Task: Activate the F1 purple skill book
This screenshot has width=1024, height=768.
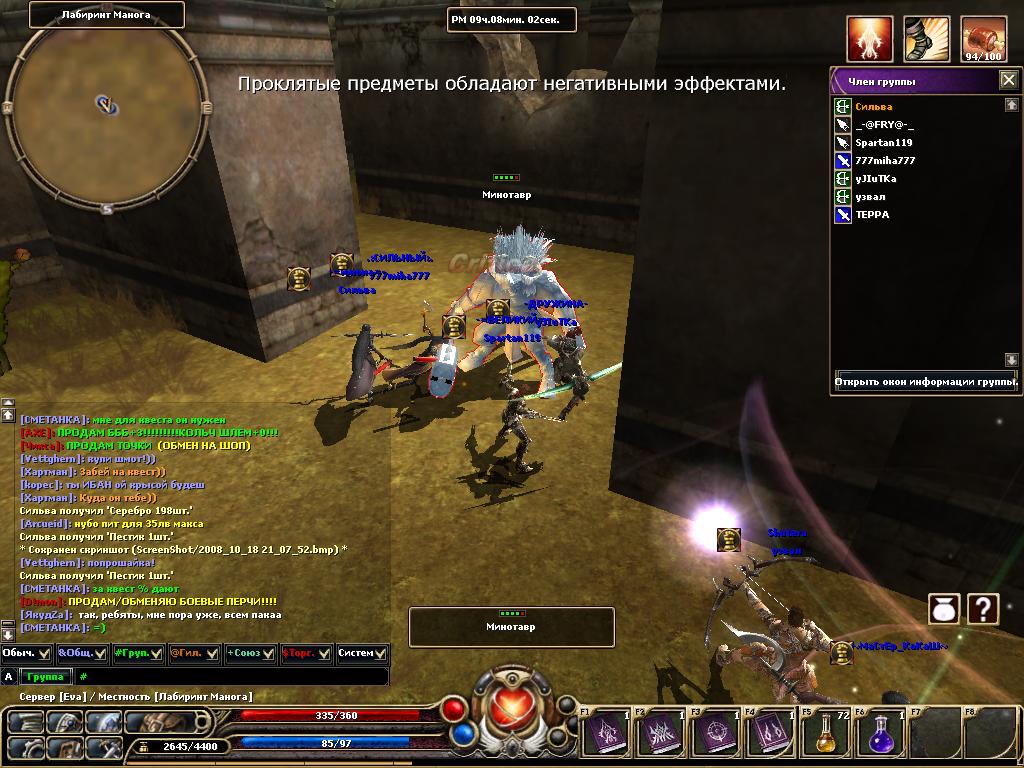Action: click(606, 735)
